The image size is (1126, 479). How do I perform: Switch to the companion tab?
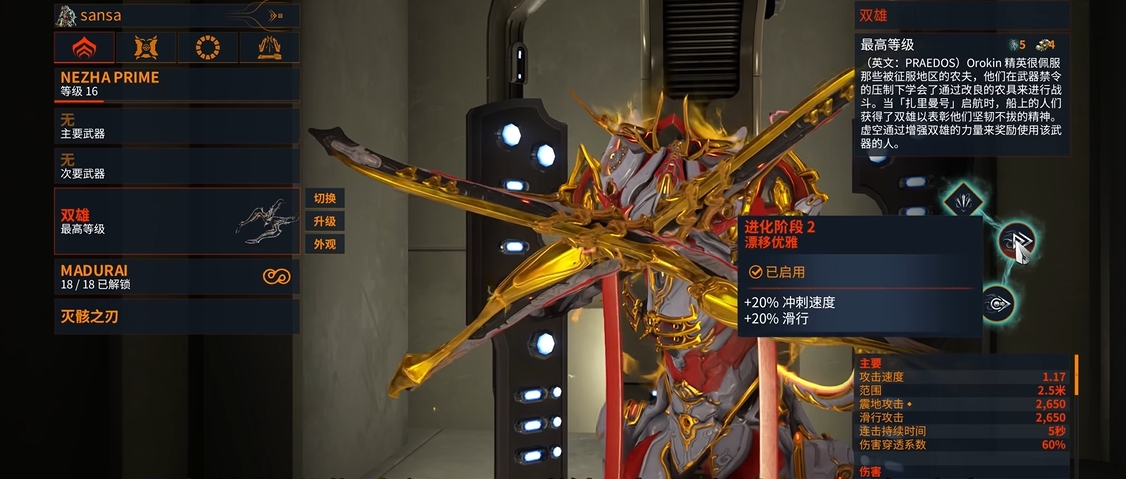coord(145,47)
